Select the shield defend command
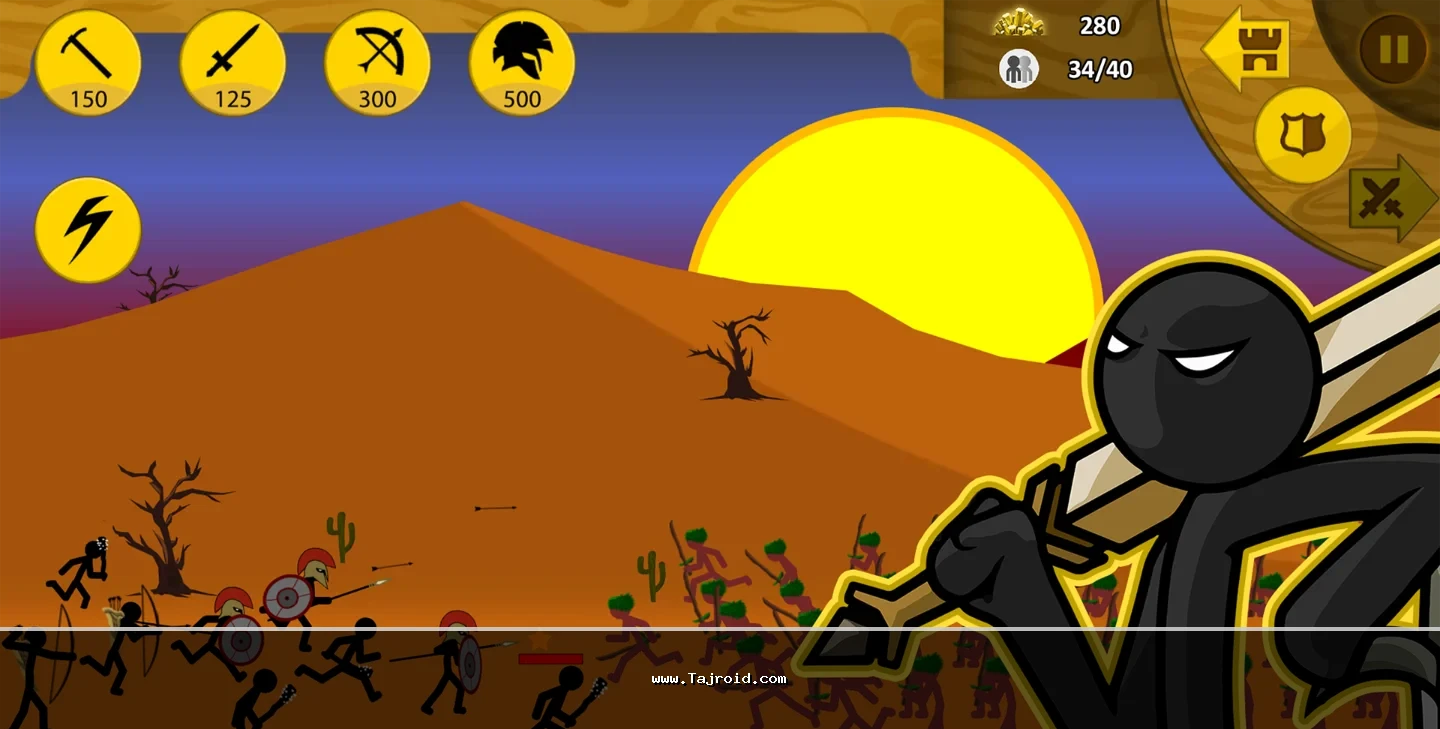1440x729 pixels. click(x=1302, y=135)
